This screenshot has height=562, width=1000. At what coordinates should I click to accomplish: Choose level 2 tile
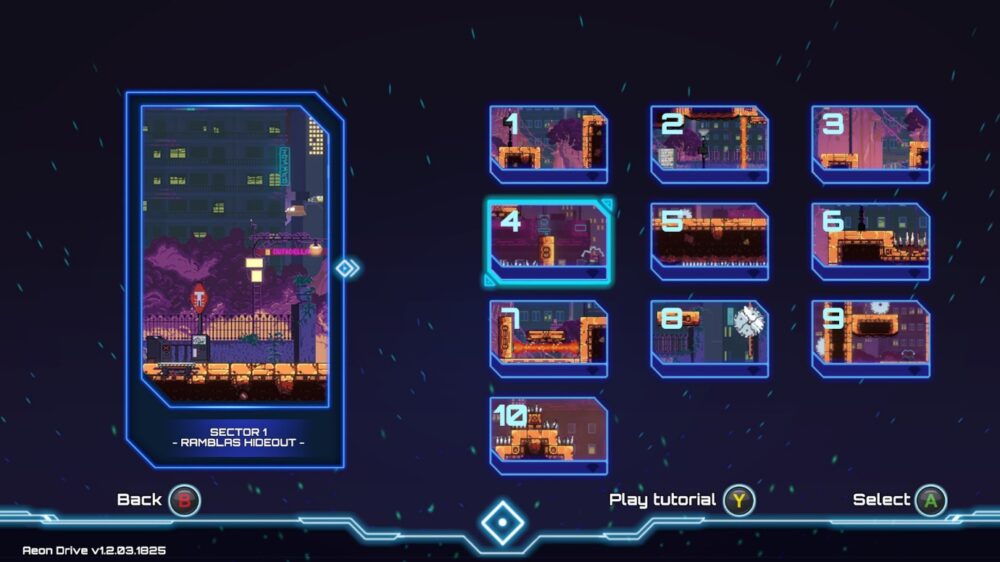click(x=709, y=143)
